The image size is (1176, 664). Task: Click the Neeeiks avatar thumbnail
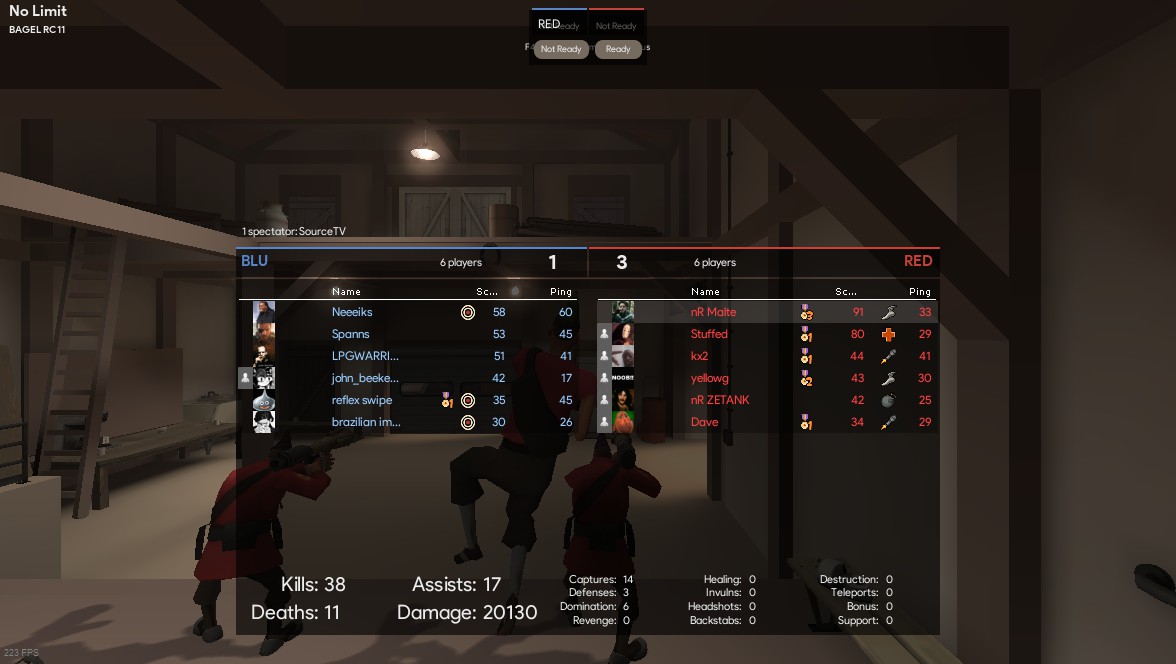click(264, 312)
